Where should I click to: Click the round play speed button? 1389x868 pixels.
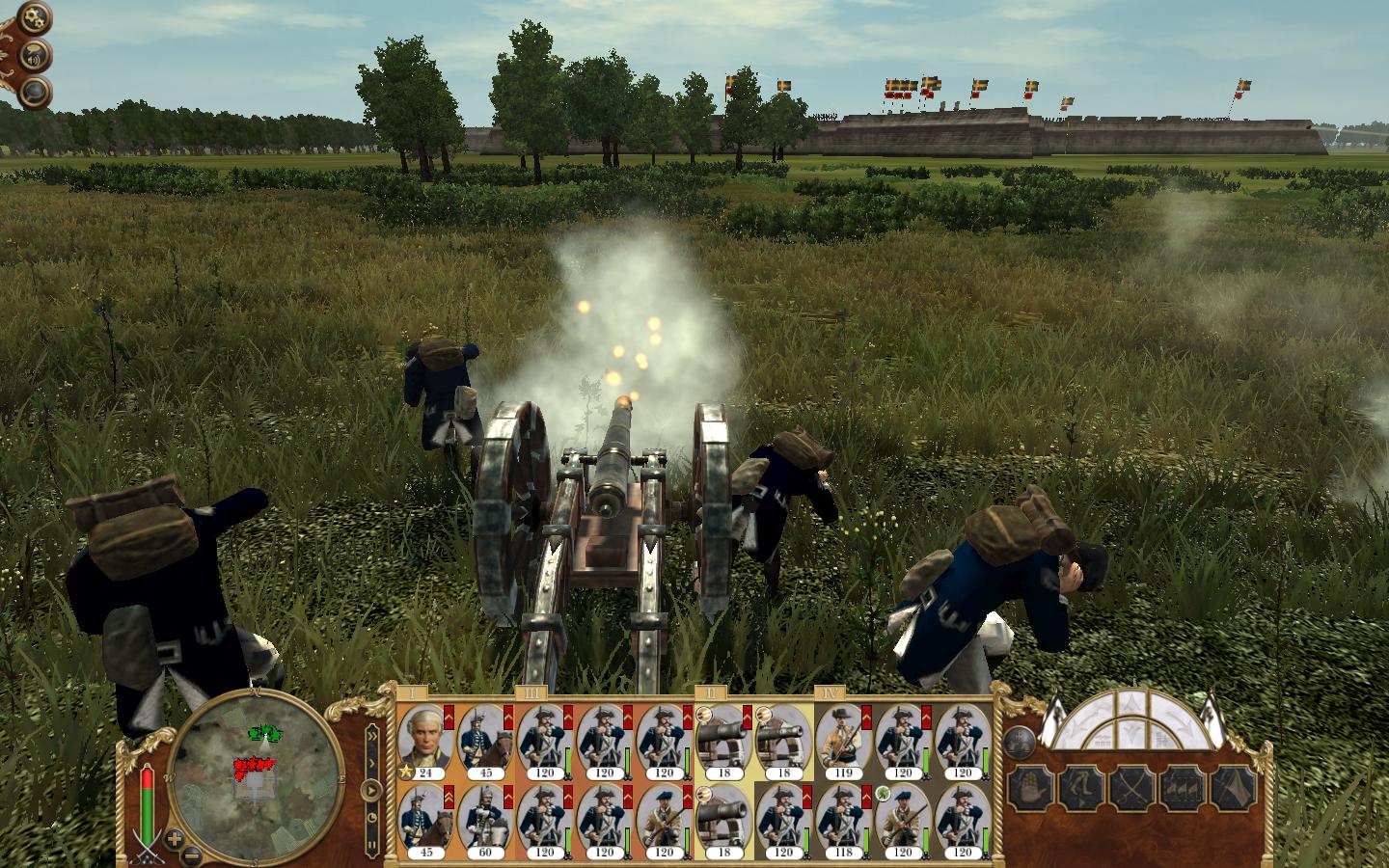[x=371, y=790]
